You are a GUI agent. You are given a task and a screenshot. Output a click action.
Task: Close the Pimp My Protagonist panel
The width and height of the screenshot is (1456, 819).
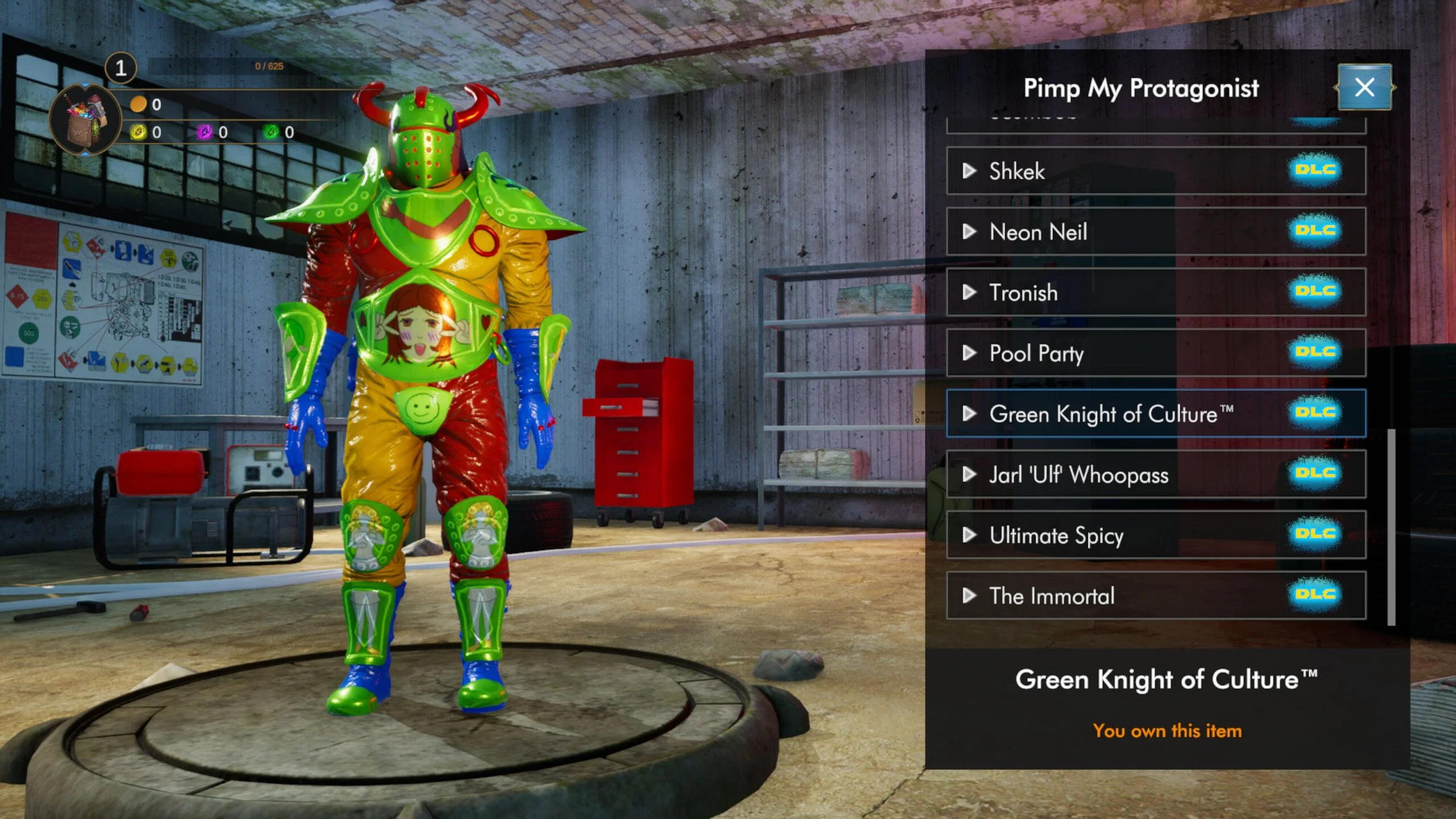[x=1364, y=88]
